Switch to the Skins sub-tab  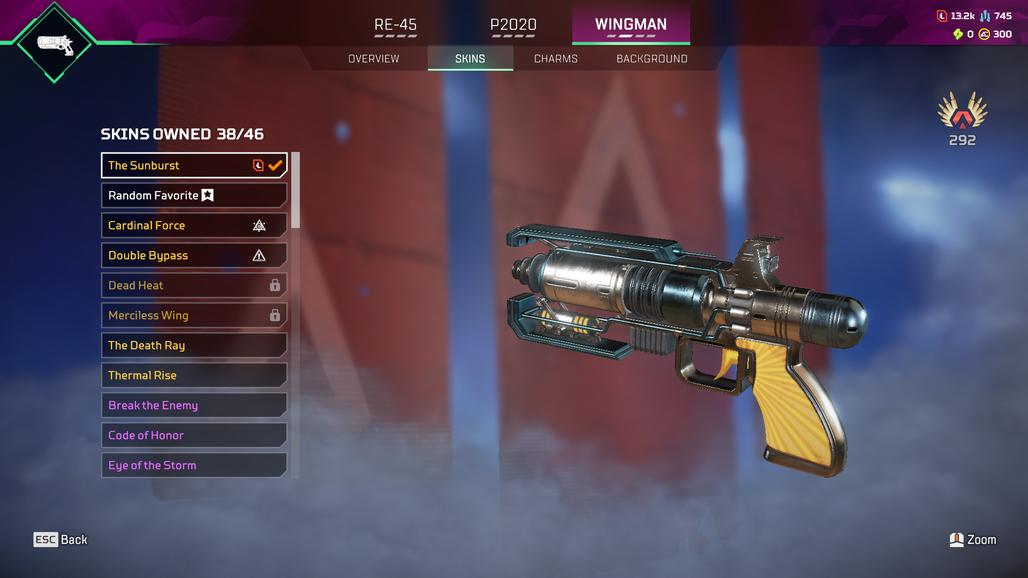pyautogui.click(x=470, y=59)
